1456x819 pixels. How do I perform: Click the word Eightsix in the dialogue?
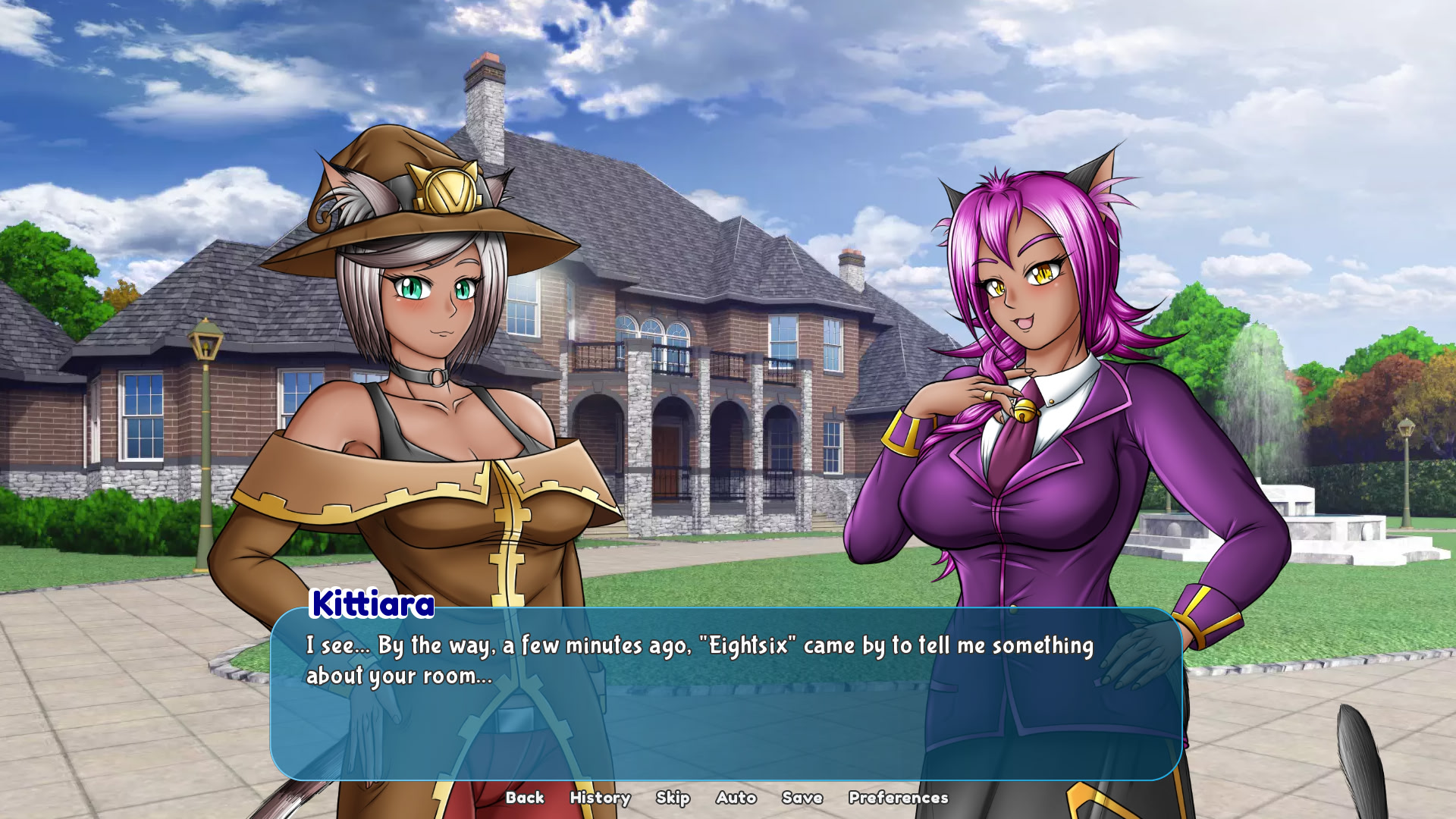click(x=749, y=645)
